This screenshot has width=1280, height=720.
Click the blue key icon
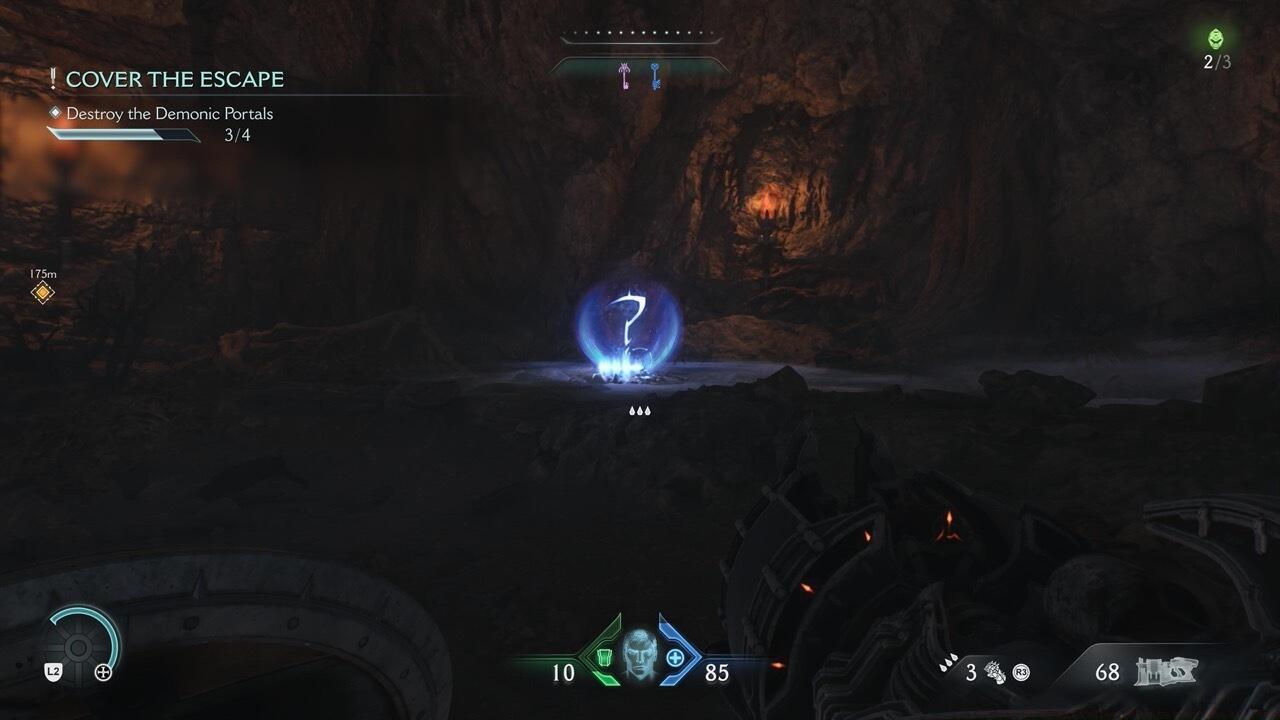click(655, 76)
